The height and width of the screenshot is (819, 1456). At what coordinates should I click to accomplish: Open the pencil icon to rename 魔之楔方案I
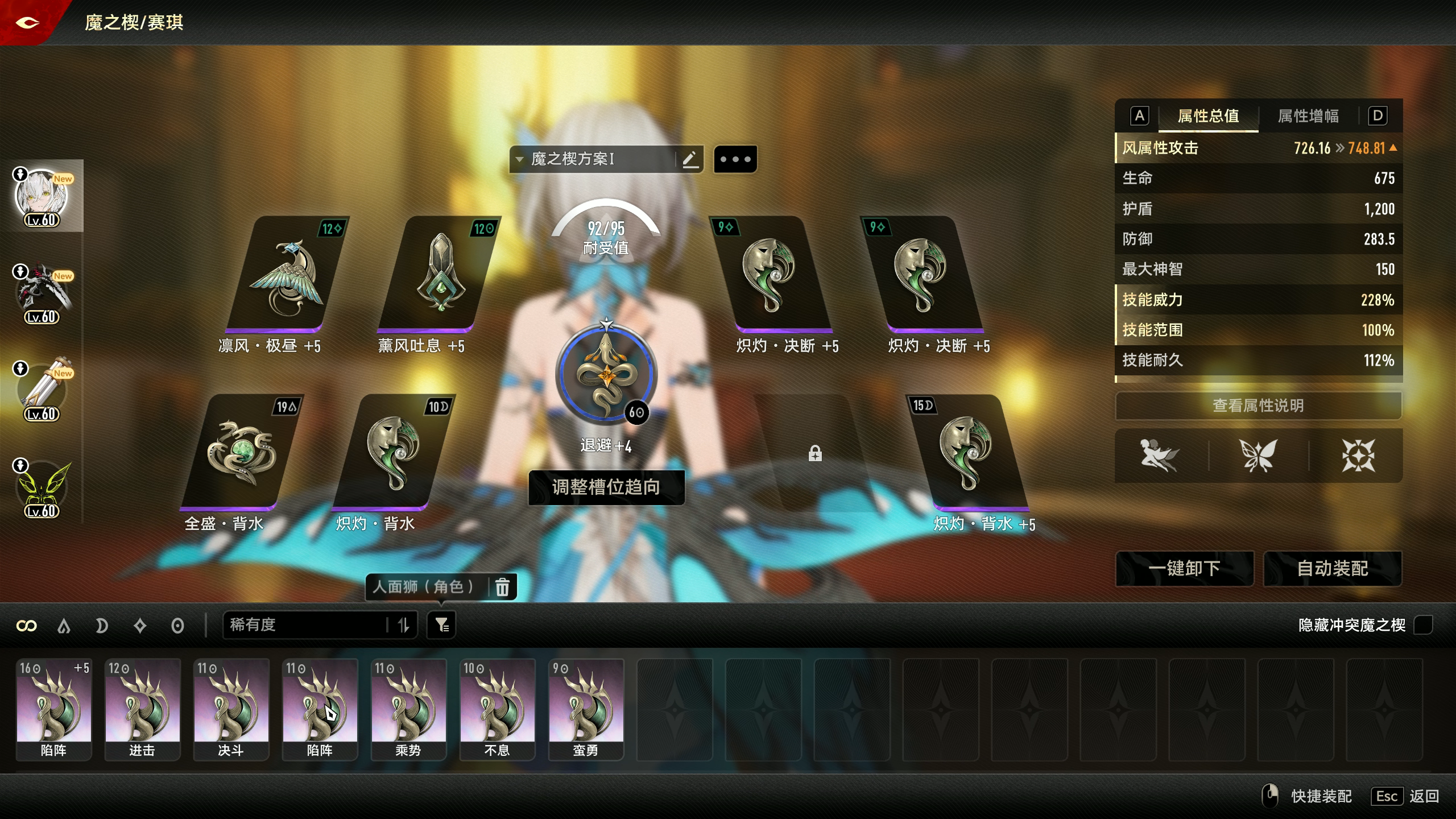tap(690, 159)
